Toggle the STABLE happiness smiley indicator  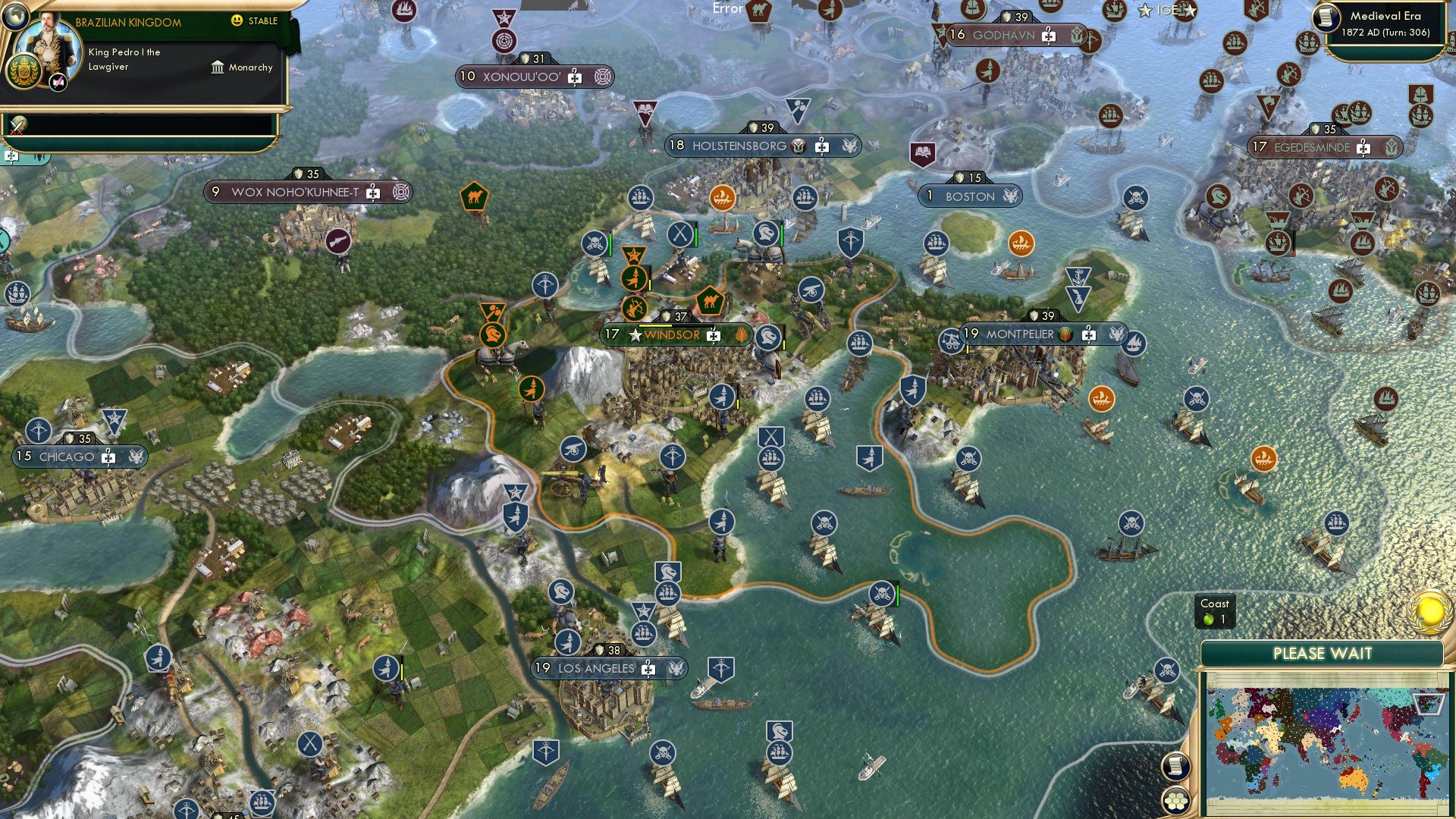coord(238,21)
